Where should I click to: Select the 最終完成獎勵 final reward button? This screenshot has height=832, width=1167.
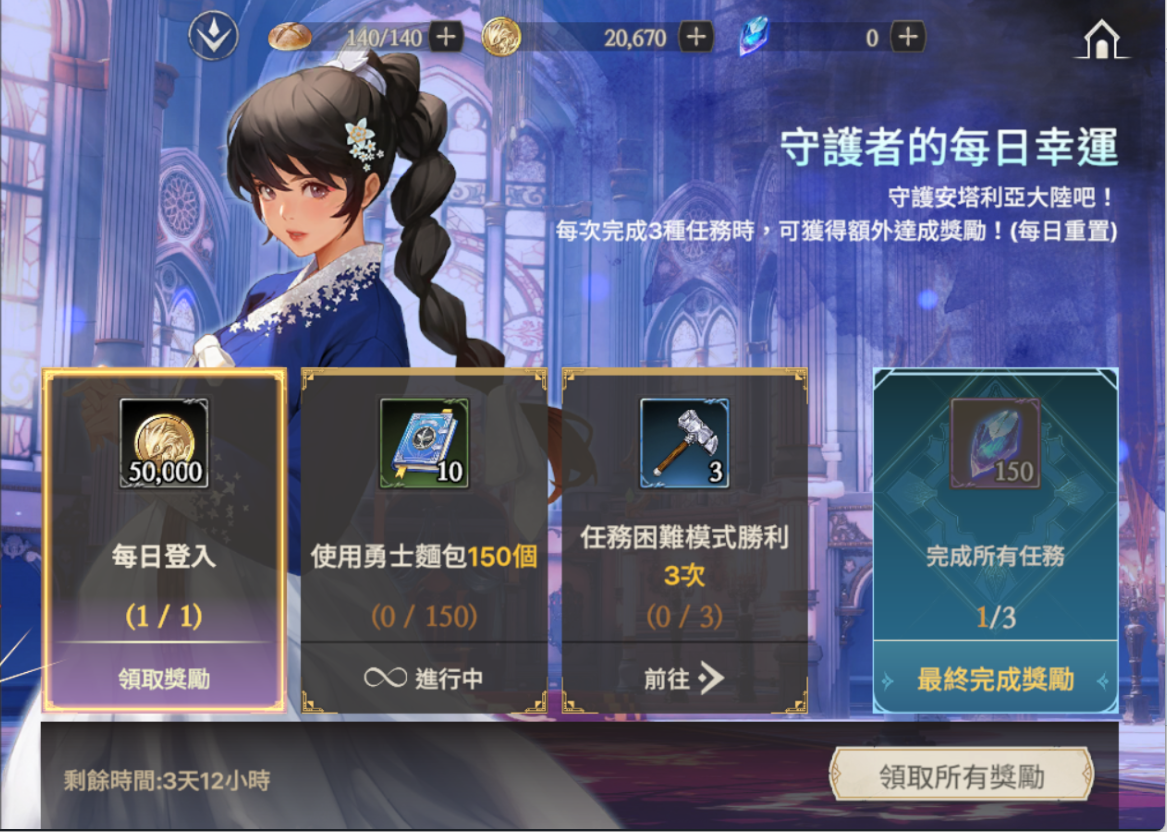tap(995, 680)
